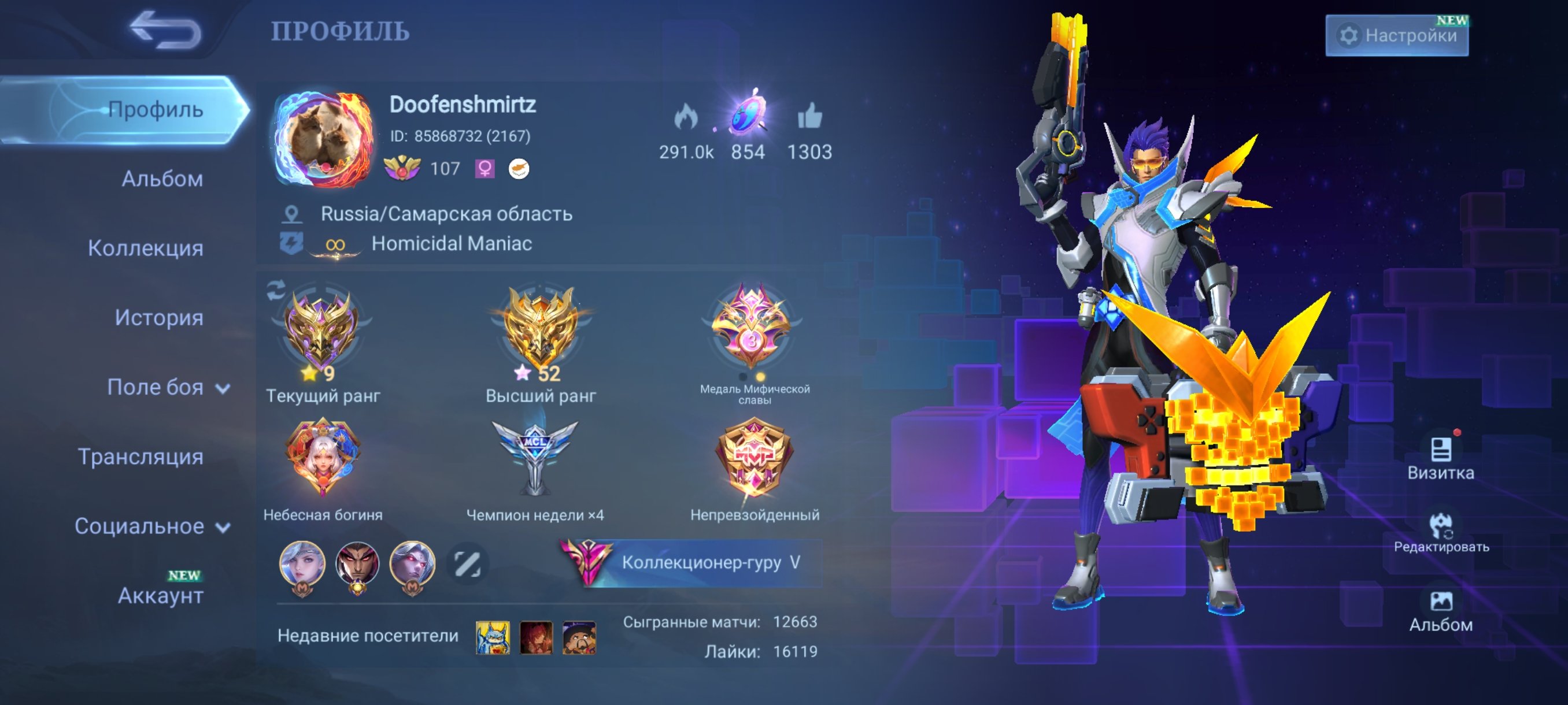Go back using the return arrow
Viewport: 1568px width, 705px height.
pyautogui.click(x=165, y=31)
